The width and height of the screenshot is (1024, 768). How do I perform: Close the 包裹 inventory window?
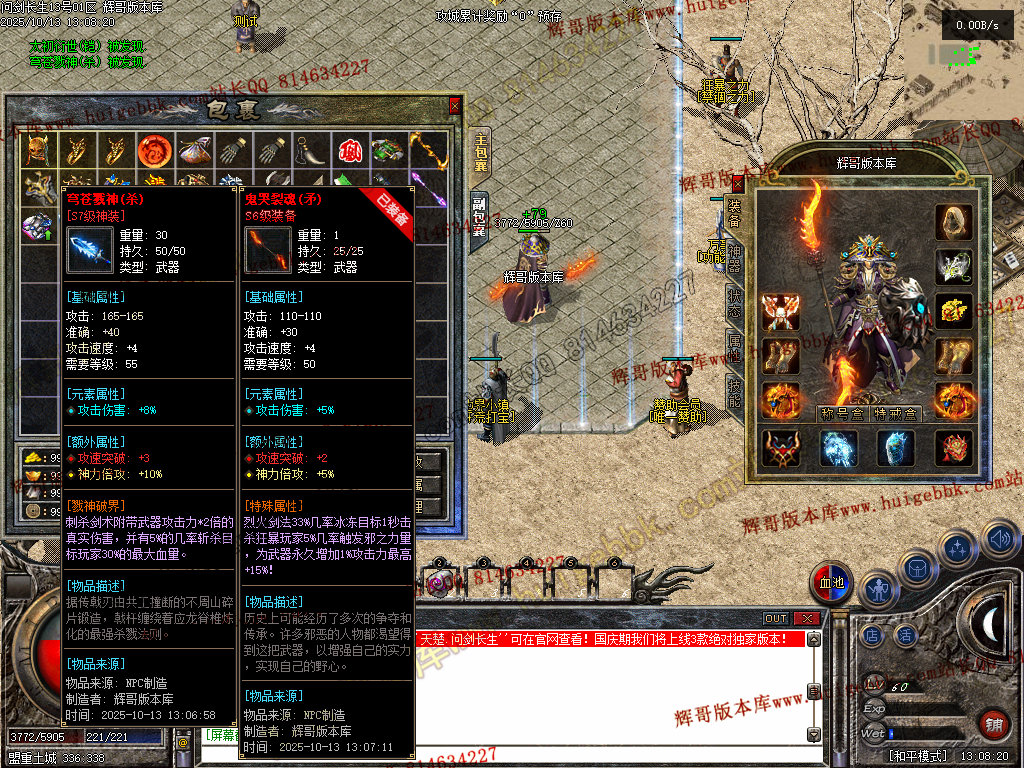coord(455,105)
